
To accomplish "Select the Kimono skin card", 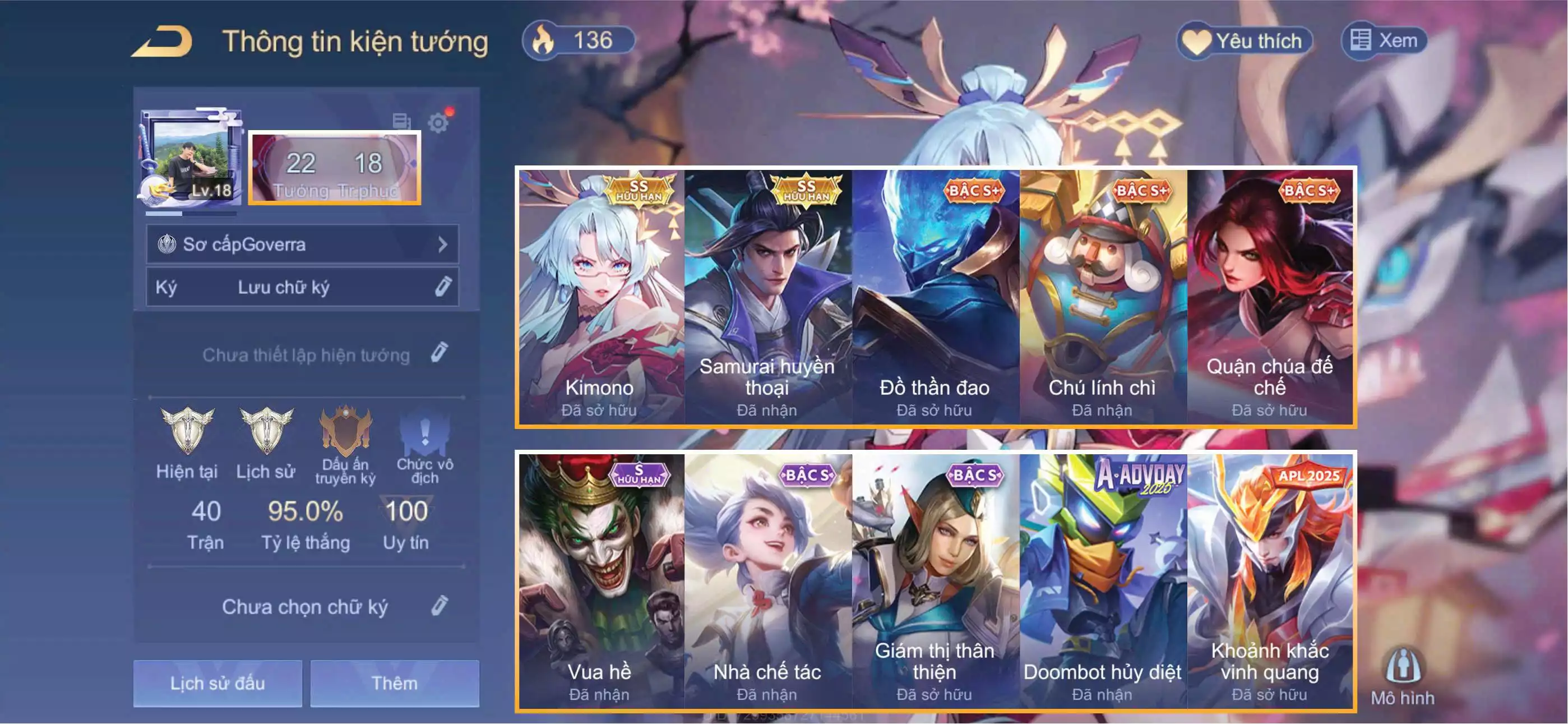I will [600, 297].
